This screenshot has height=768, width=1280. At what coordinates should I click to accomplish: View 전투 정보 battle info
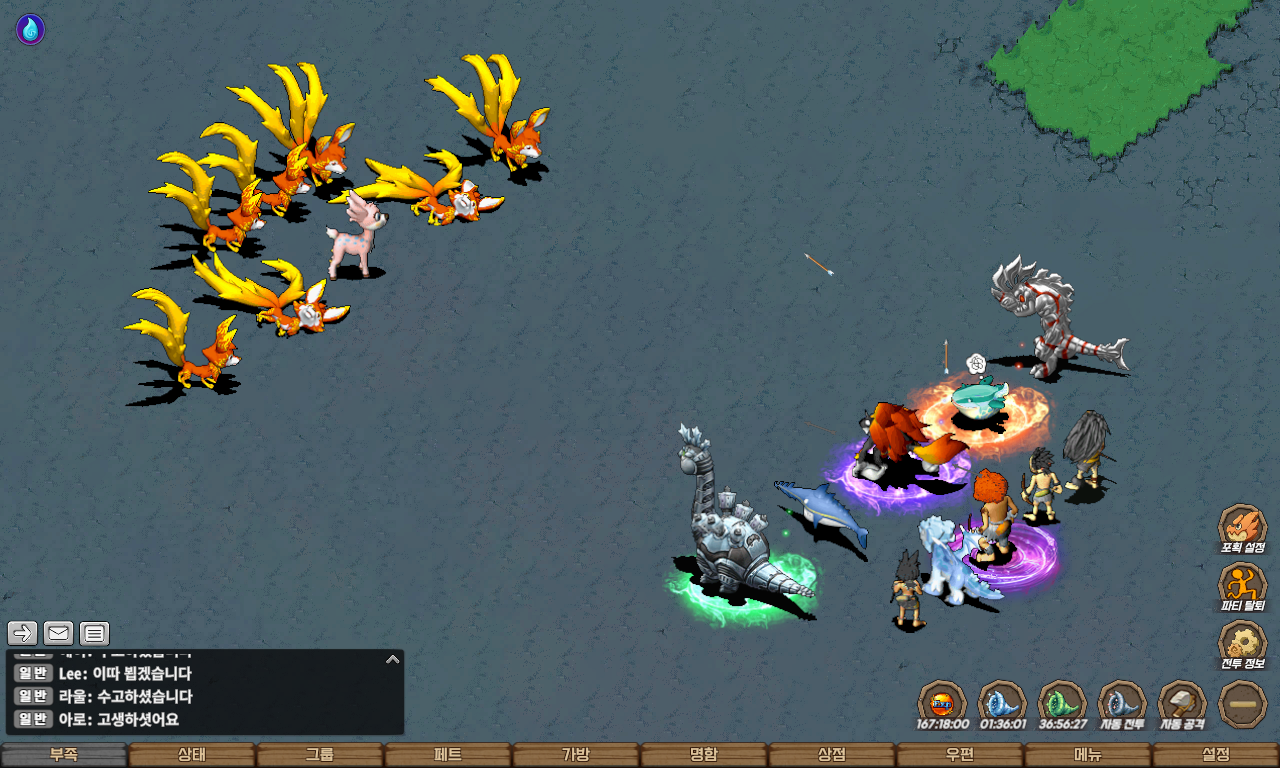(1242, 644)
